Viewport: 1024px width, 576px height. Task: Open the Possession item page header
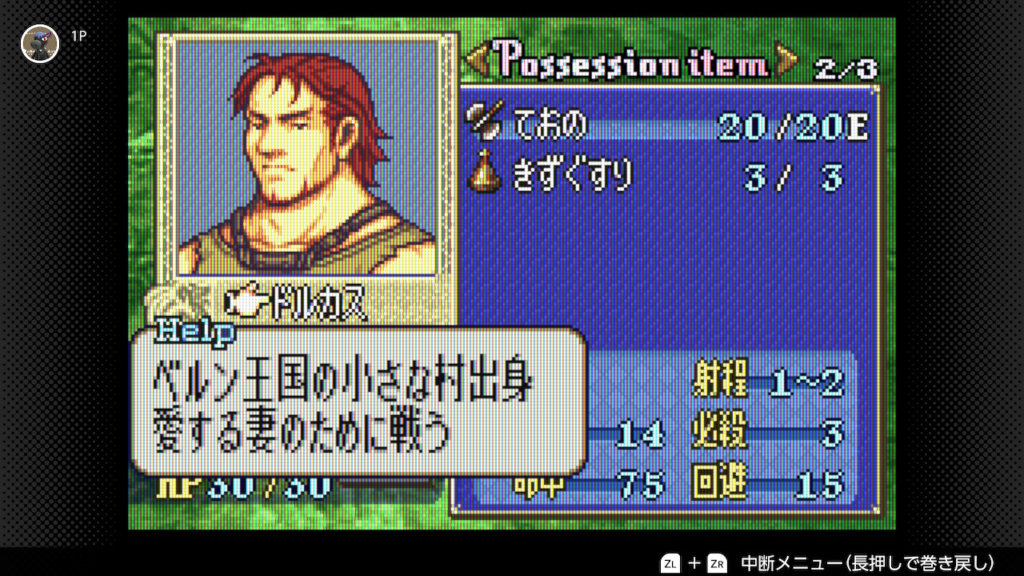pos(632,65)
